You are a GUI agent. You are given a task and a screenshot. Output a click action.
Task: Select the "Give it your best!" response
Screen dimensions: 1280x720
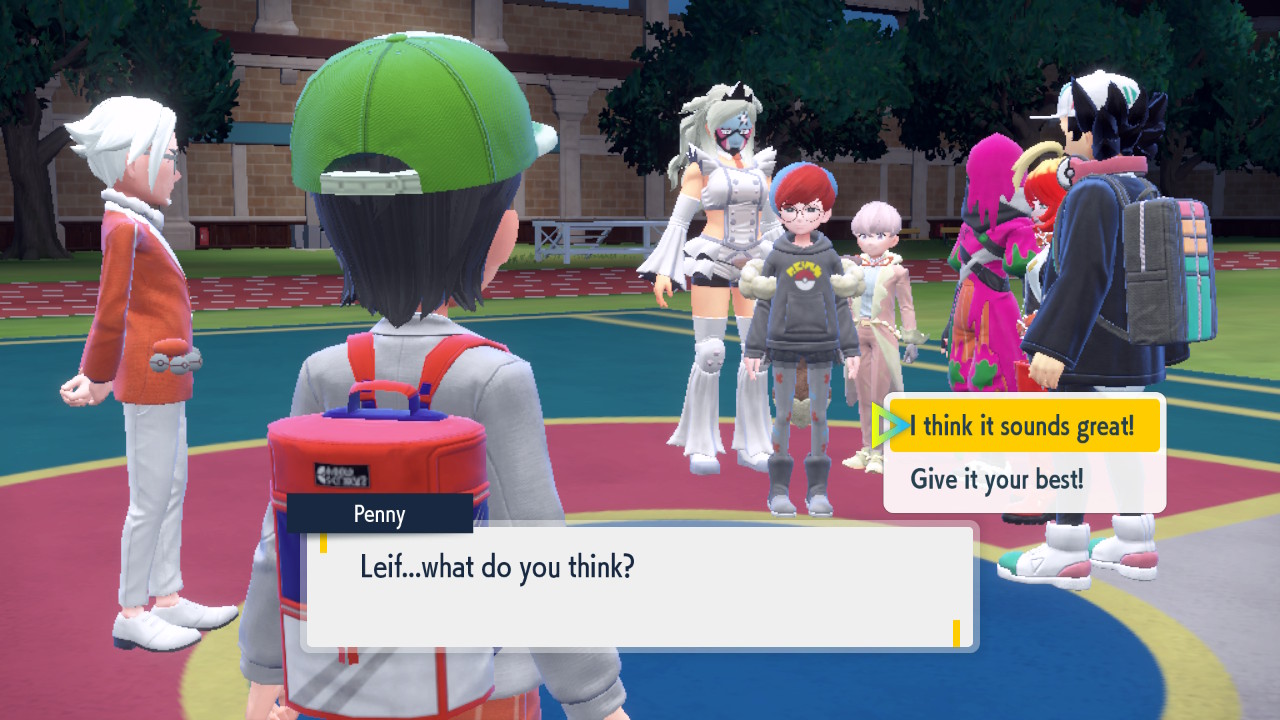click(x=996, y=479)
